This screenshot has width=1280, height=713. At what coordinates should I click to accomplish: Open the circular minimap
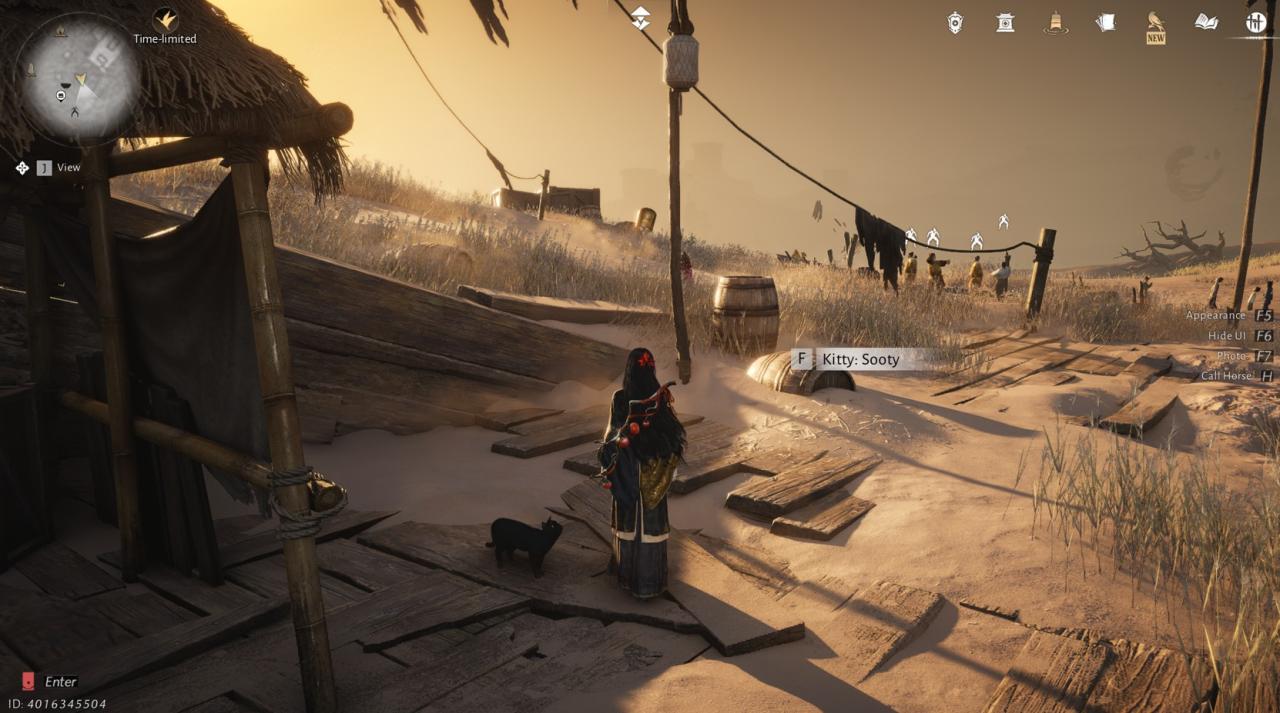[x=79, y=78]
